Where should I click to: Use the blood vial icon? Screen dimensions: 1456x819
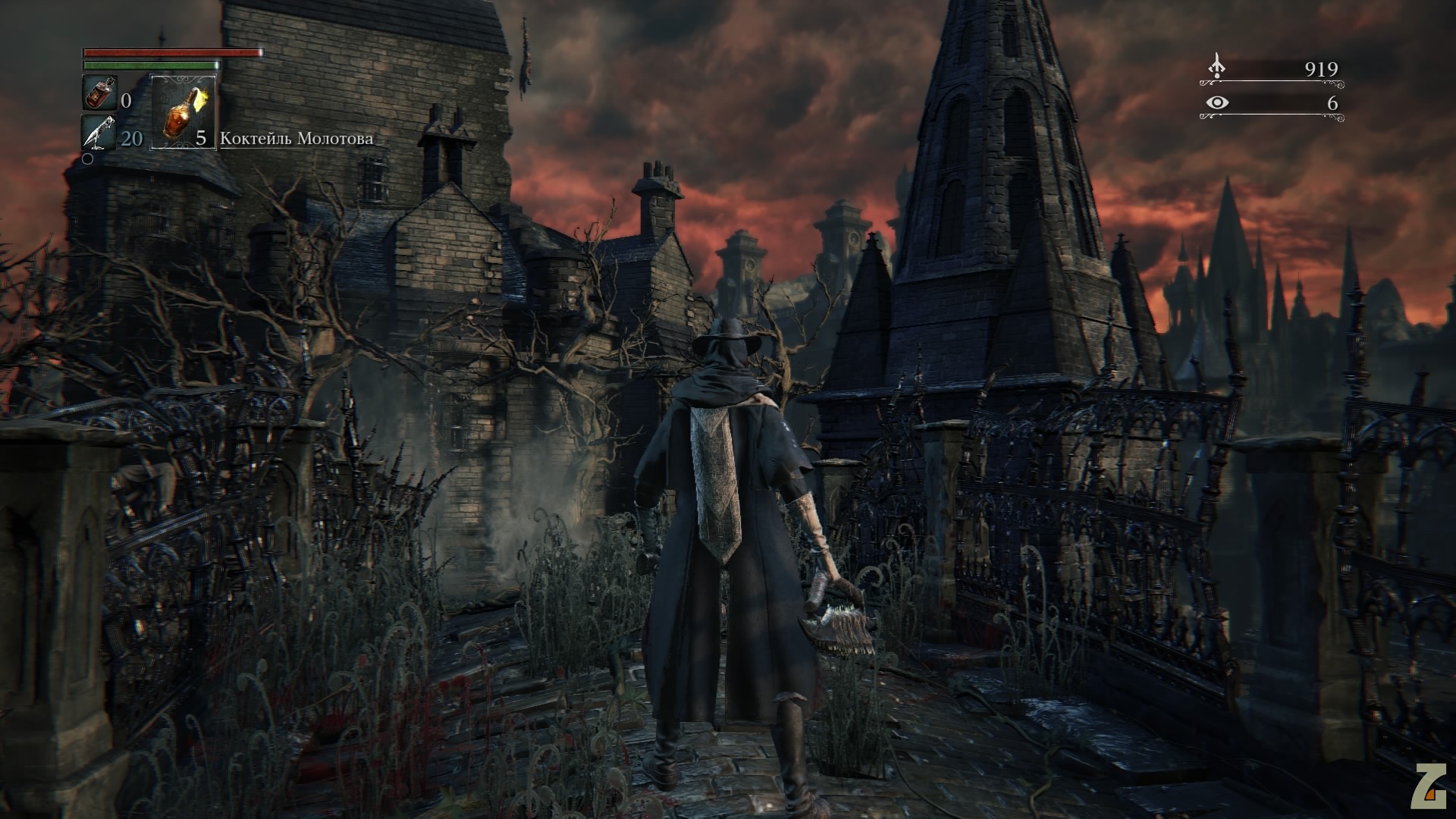(99, 93)
